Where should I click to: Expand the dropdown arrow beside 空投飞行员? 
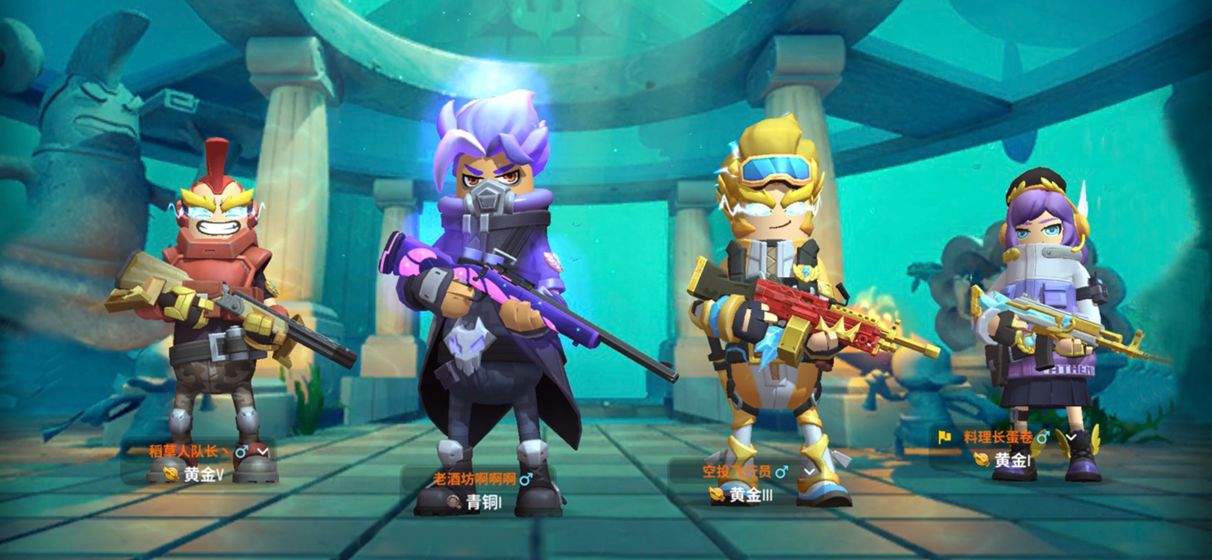click(x=810, y=471)
